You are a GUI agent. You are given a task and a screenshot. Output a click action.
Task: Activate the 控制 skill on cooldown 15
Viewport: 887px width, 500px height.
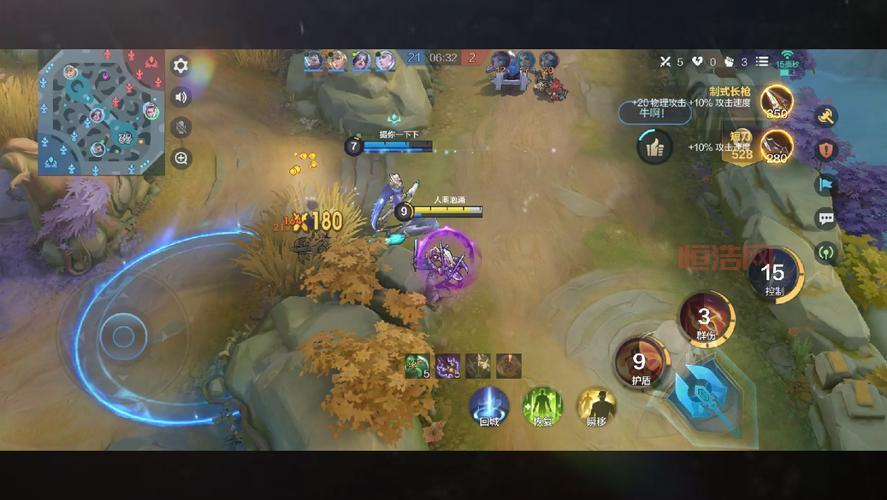click(x=772, y=275)
